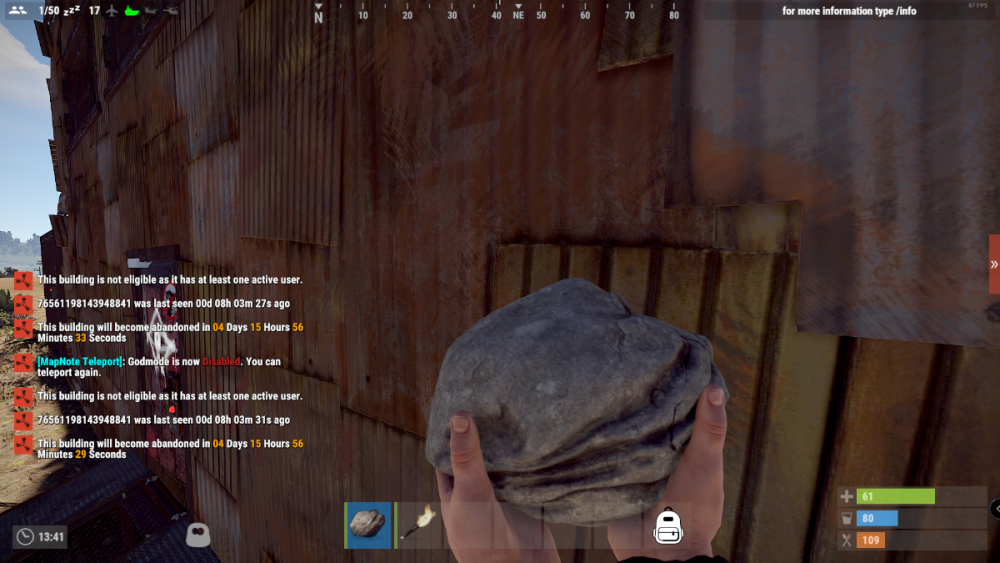Image resolution: width=1000 pixels, height=563 pixels.
Task: Expand the red side panel arrow
Action: (x=994, y=265)
